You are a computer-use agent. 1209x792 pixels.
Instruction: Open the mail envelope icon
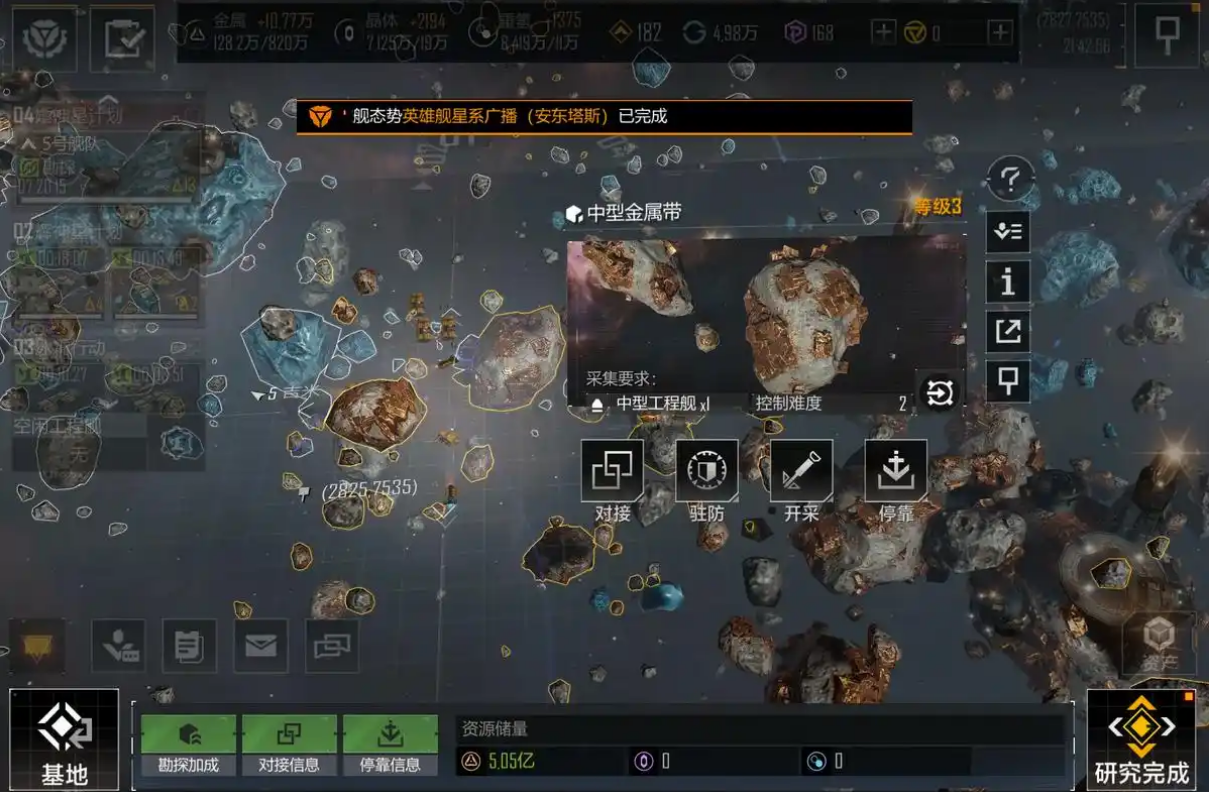261,646
